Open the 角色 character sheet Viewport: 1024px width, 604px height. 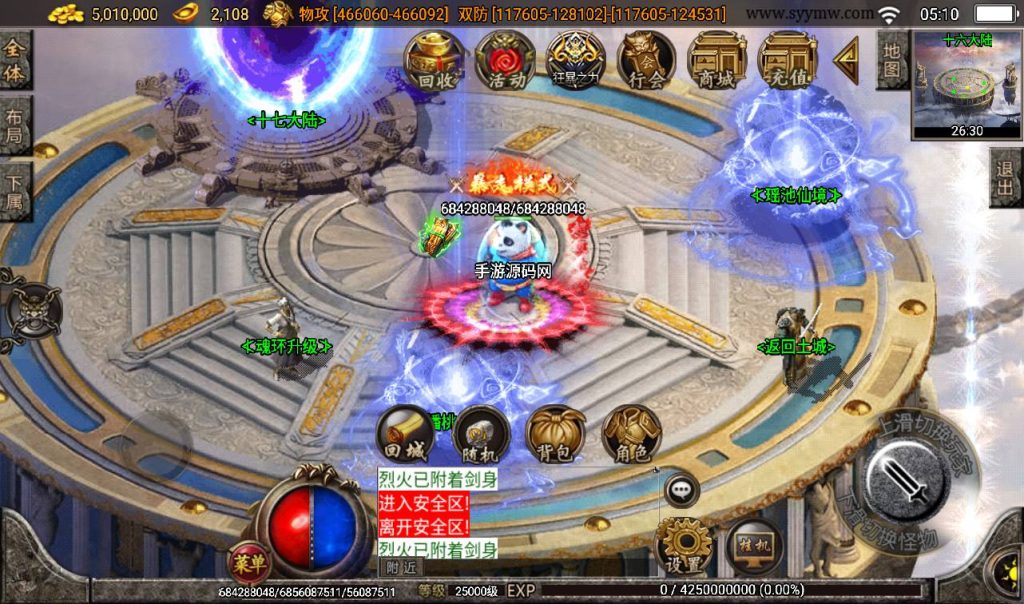pos(632,435)
